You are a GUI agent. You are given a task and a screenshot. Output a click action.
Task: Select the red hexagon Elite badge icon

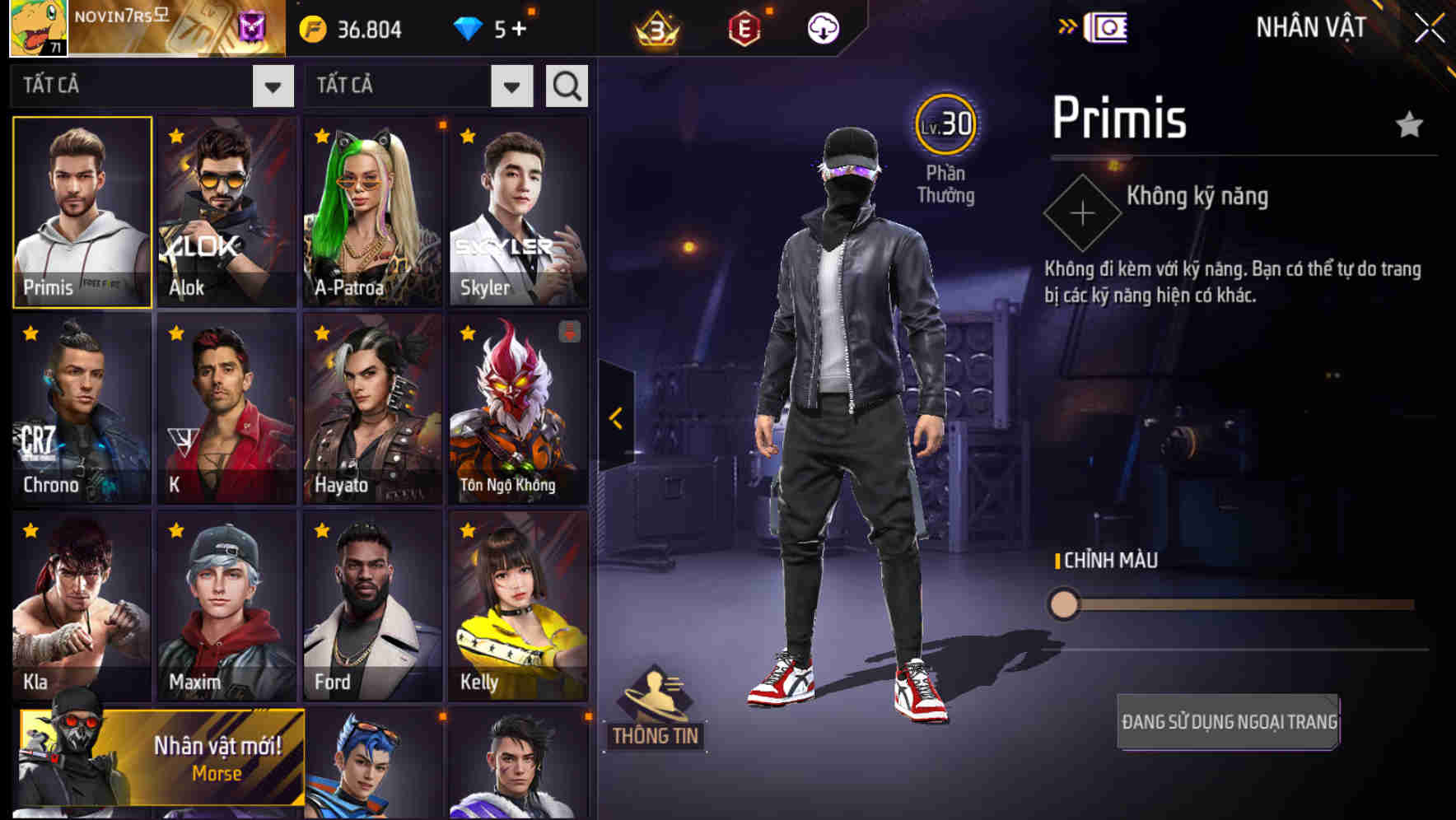click(743, 28)
